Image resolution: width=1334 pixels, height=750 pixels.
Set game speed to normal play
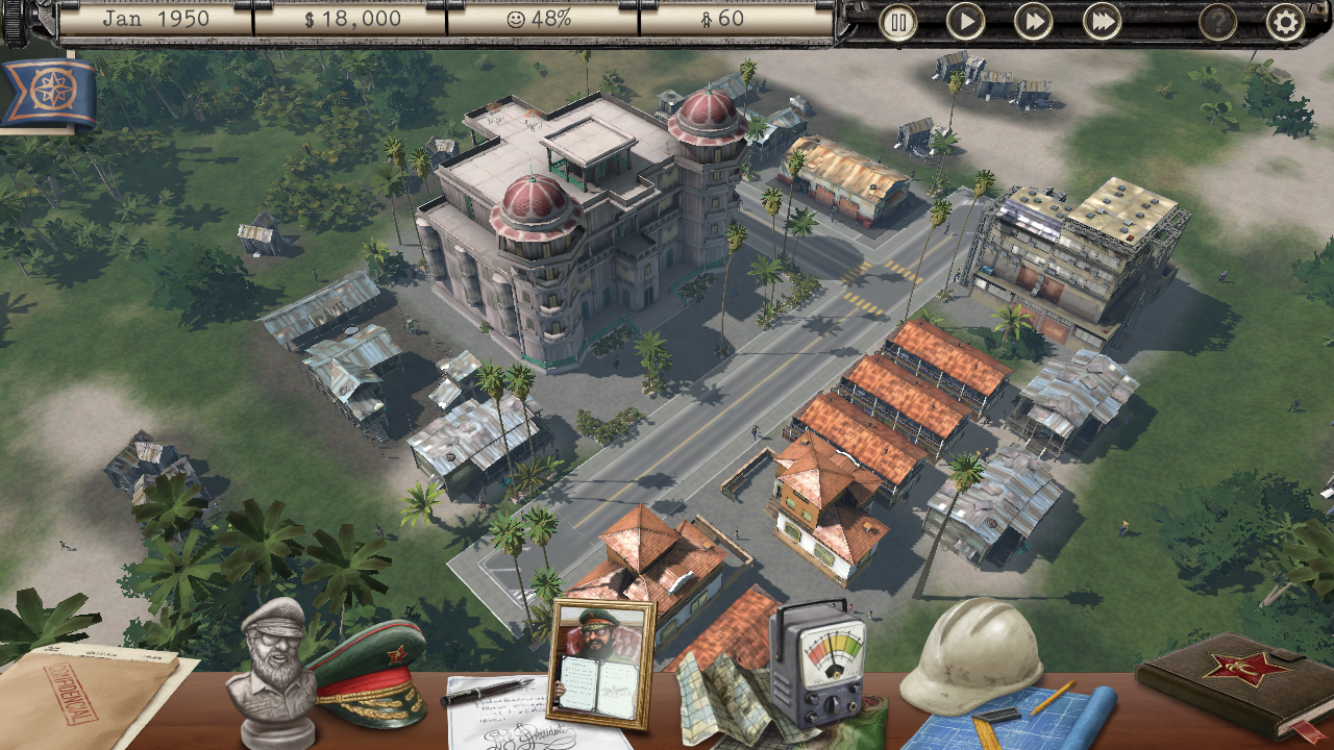tap(966, 22)
